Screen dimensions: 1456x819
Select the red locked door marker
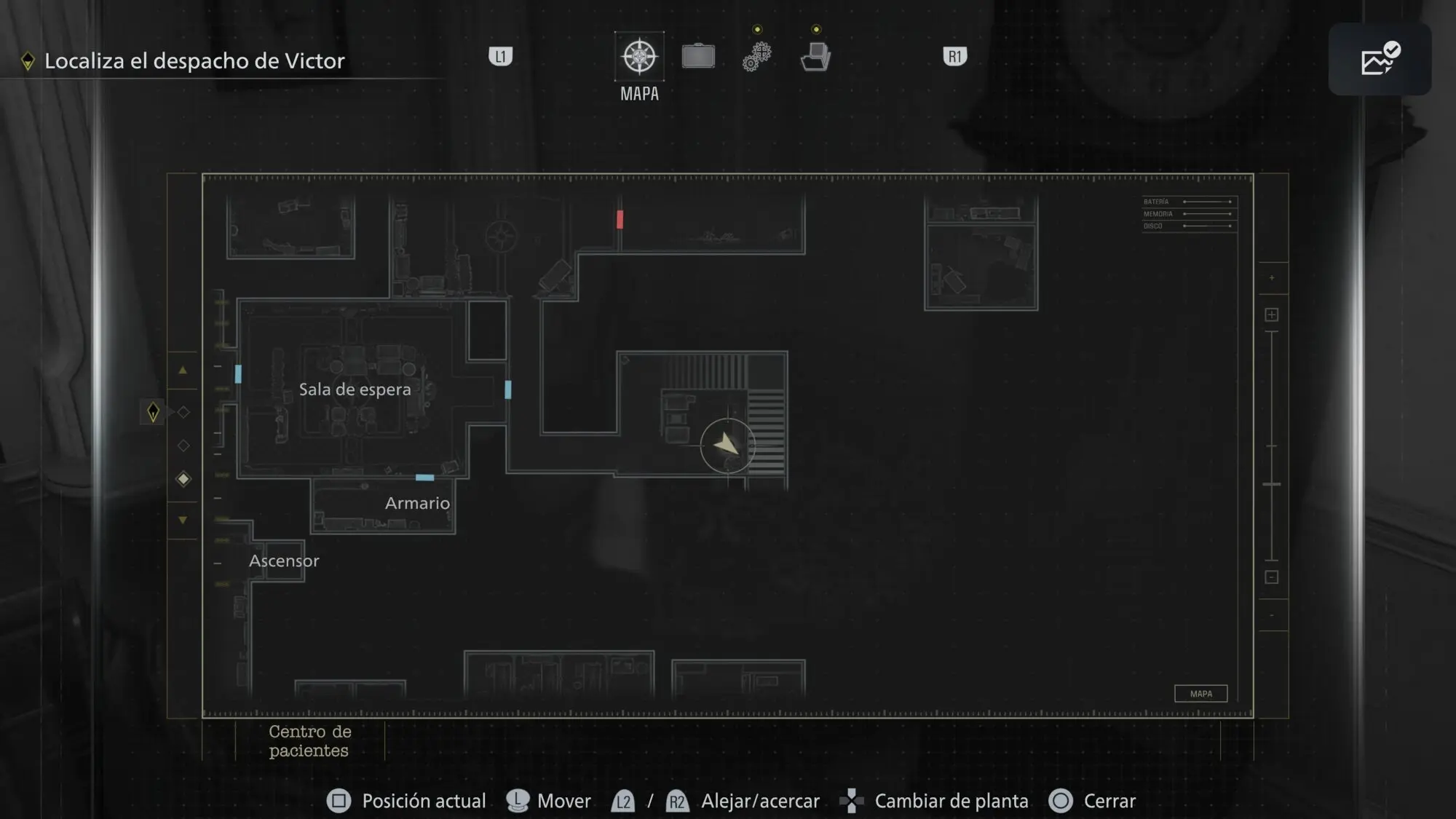(x=620, y=219)
